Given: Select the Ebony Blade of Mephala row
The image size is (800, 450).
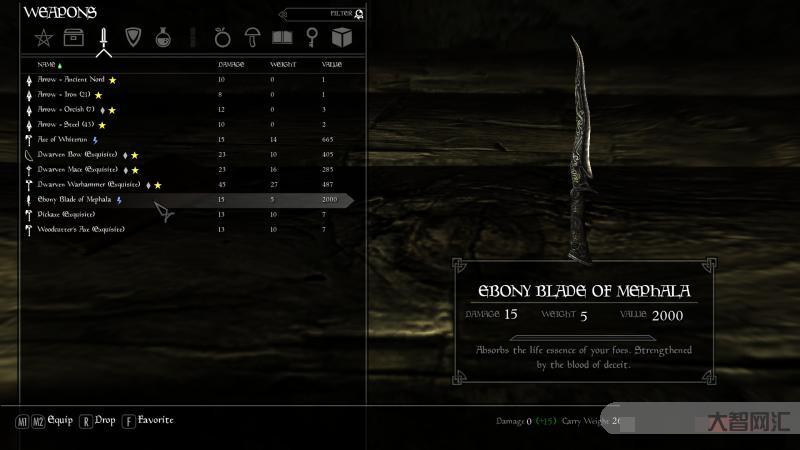Looking at the screenshot, I should [75, 200].
